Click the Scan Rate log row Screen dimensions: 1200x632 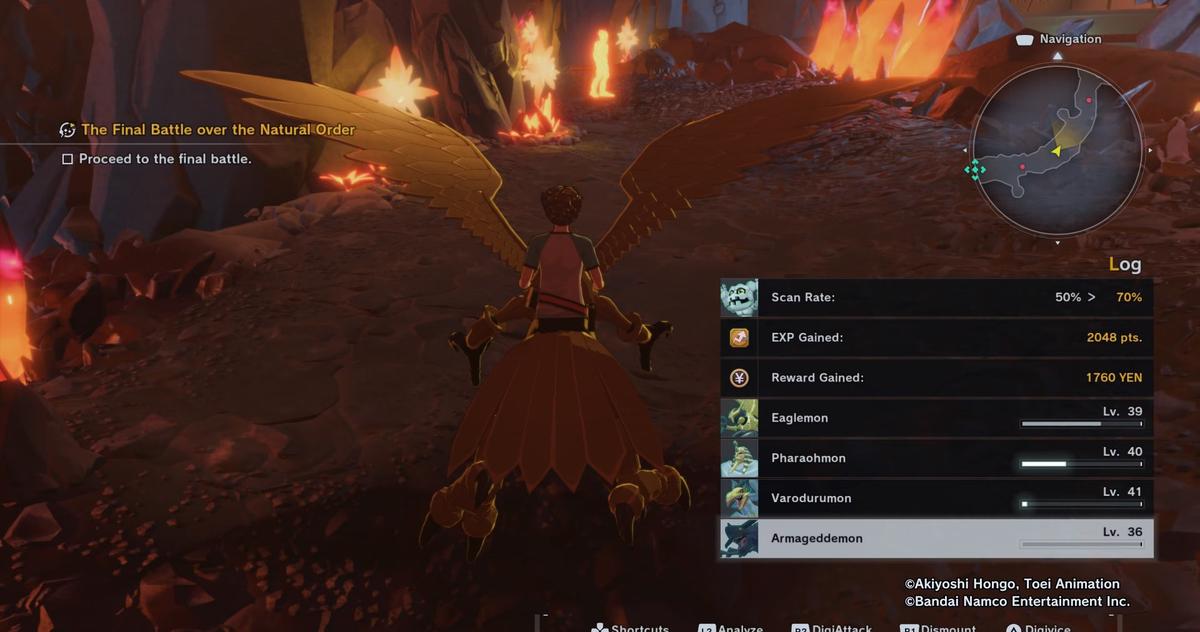pos(936,297)
